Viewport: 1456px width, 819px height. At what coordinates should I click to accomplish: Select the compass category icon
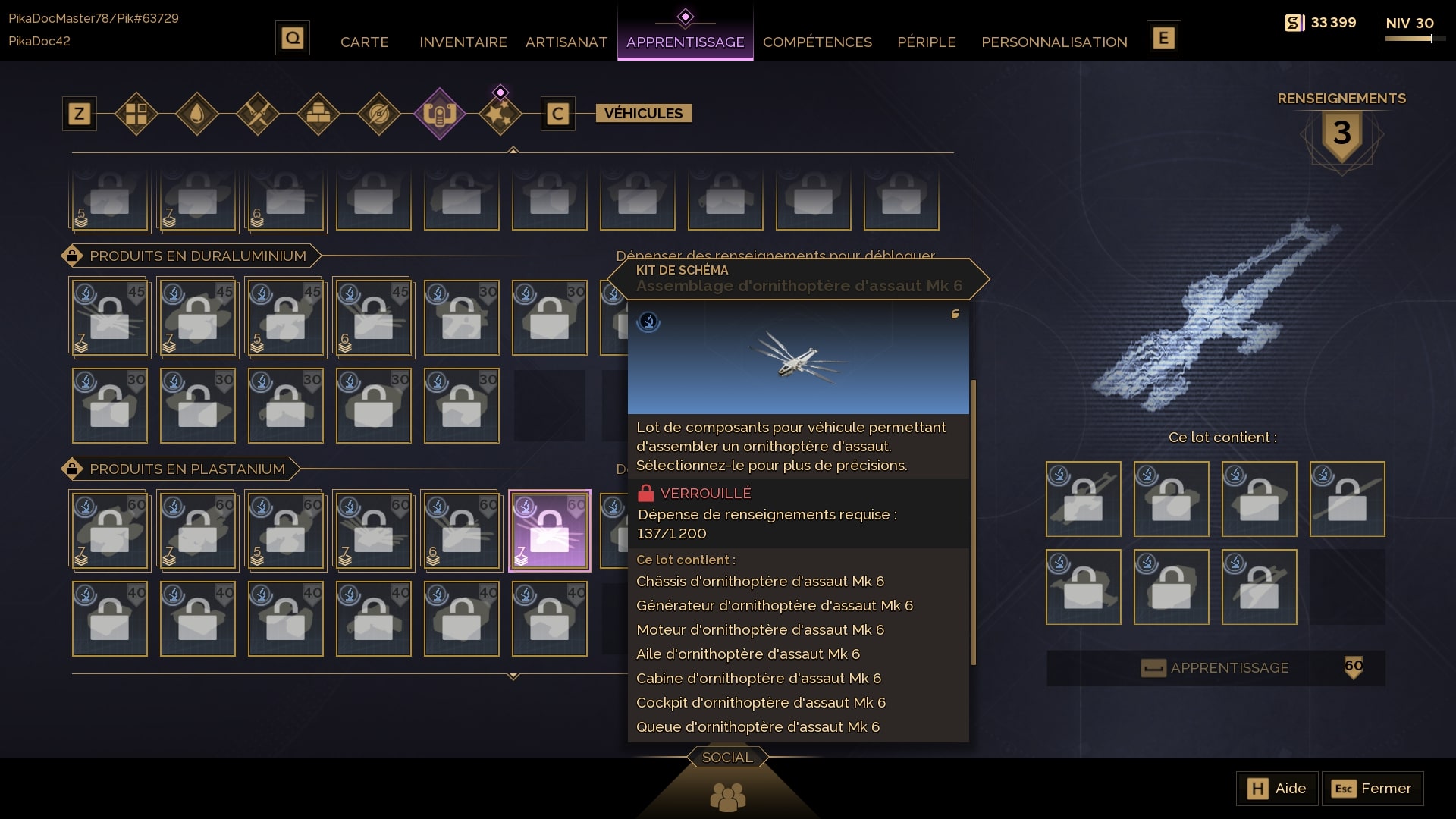point(379,114)
